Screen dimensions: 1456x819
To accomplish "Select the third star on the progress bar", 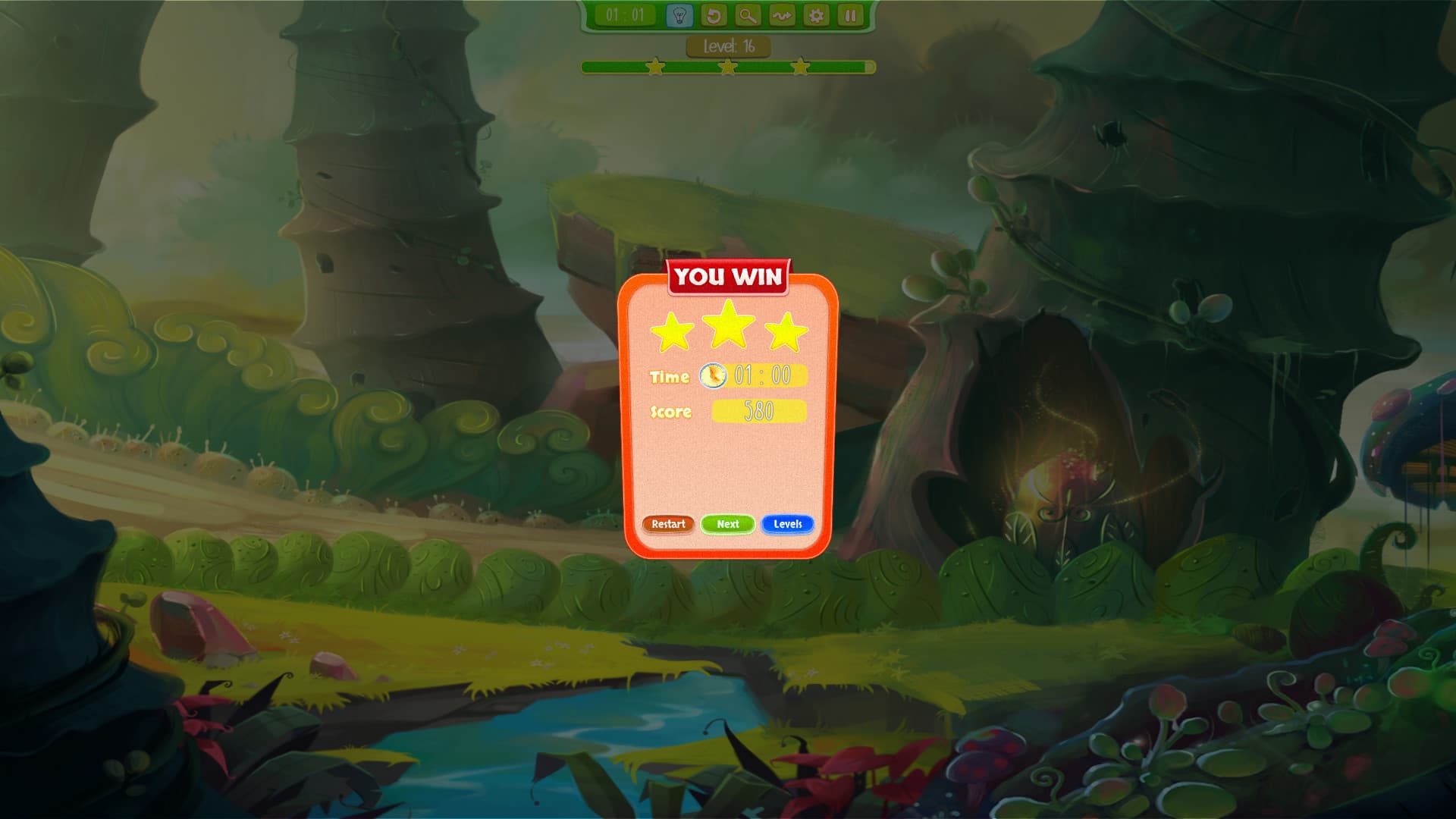I will tap(800, 67).
